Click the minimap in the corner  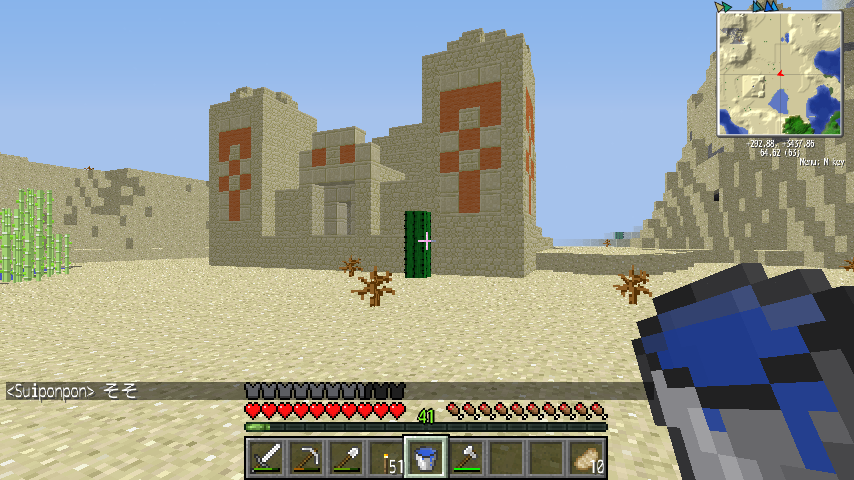click(x=780, y=74)
